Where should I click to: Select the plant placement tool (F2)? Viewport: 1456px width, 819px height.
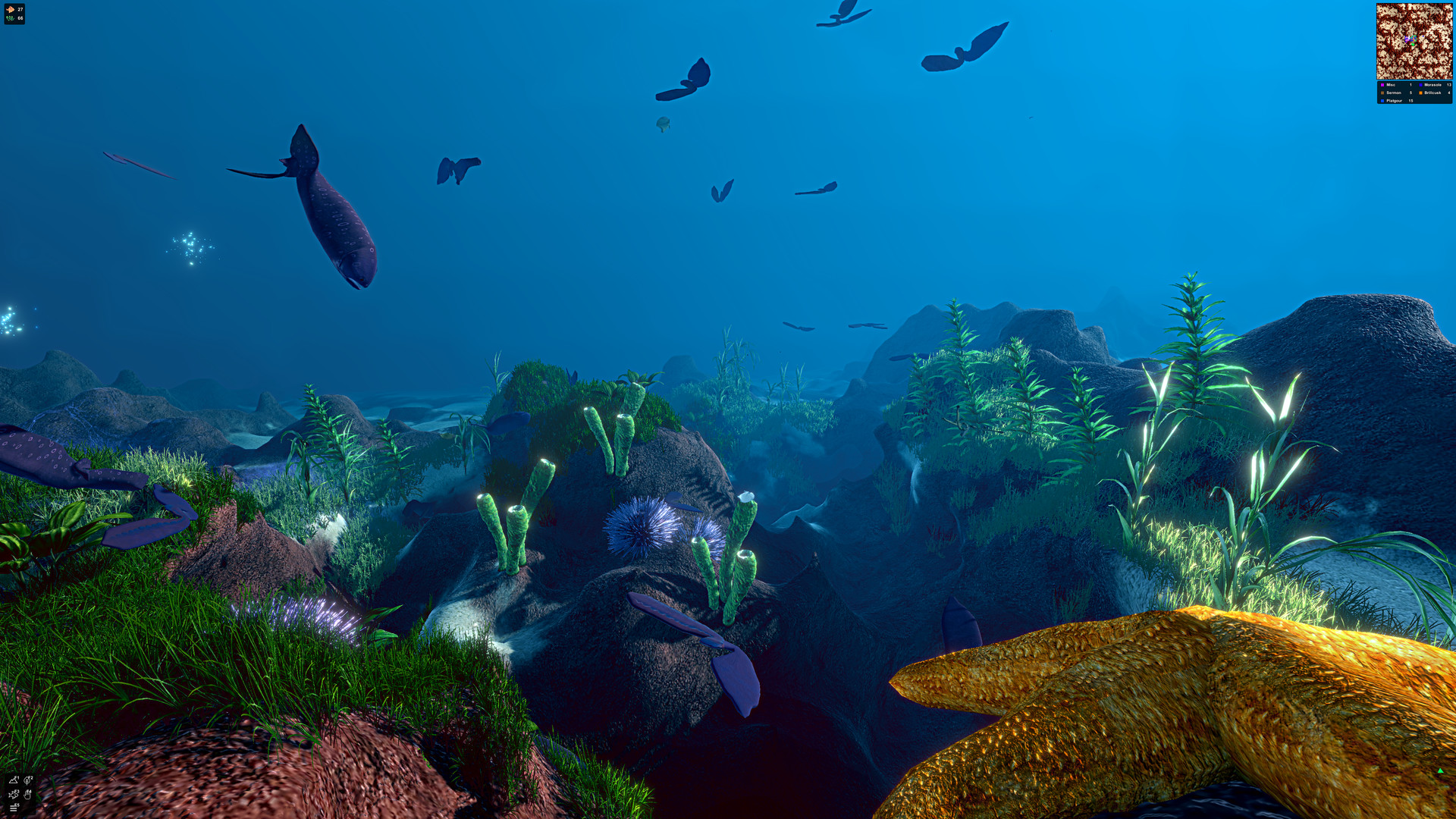pyautogui.click(x=27, y=780)
